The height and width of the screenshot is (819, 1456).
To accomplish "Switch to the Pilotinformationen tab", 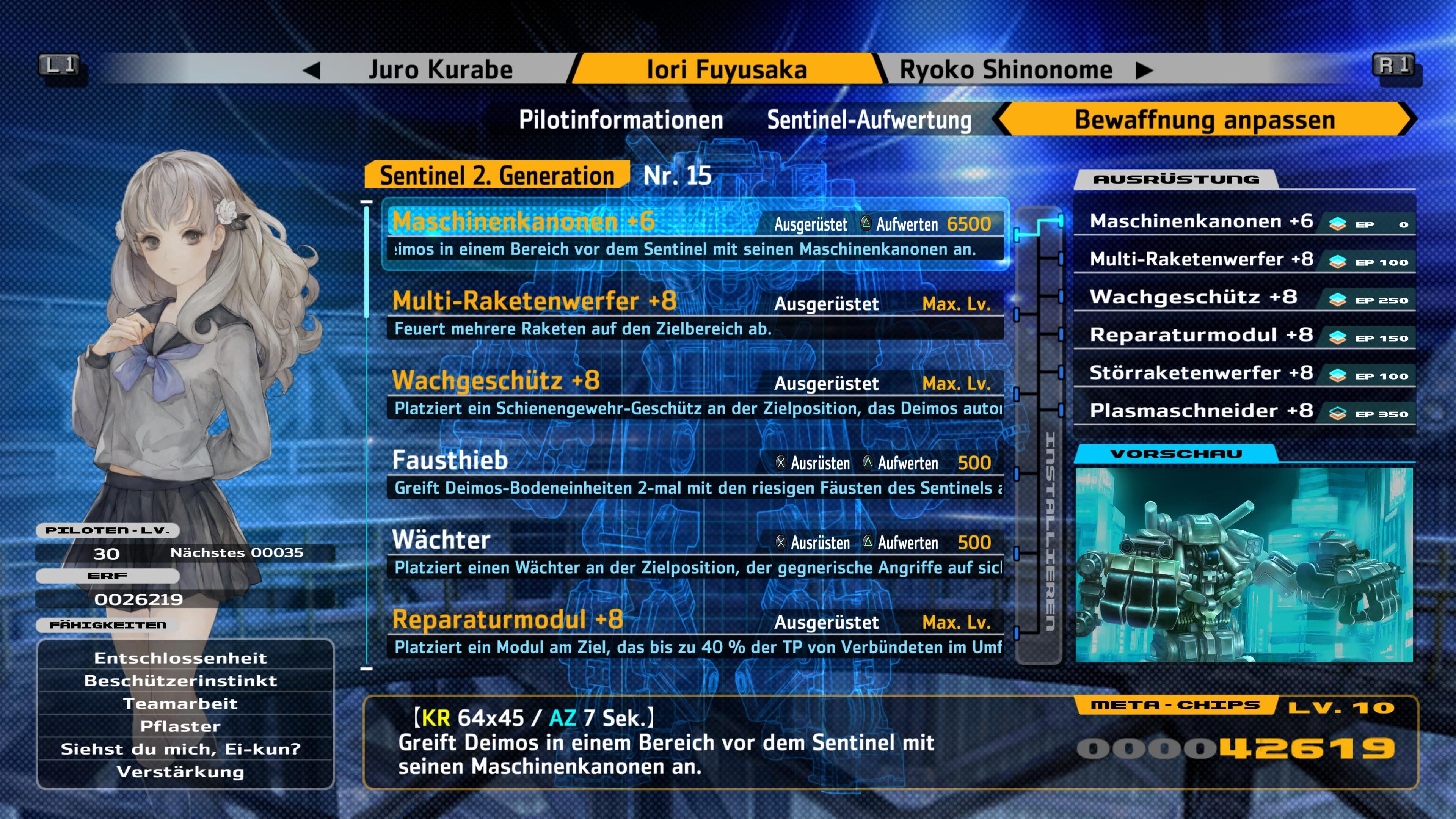I will pyautogui.click(x=622, y=119).
